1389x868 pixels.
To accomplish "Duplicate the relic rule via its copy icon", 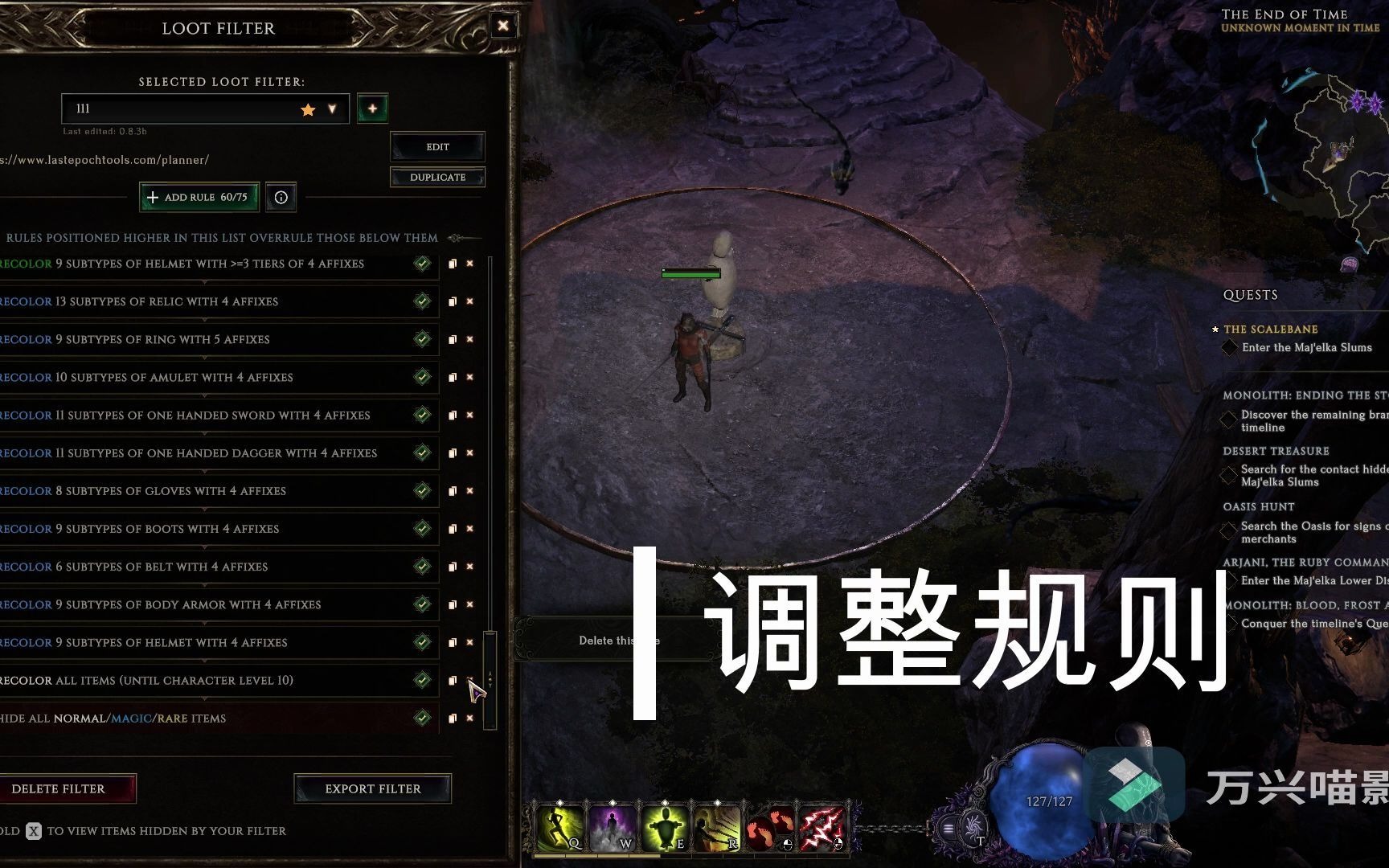I will tap(452, 301).
